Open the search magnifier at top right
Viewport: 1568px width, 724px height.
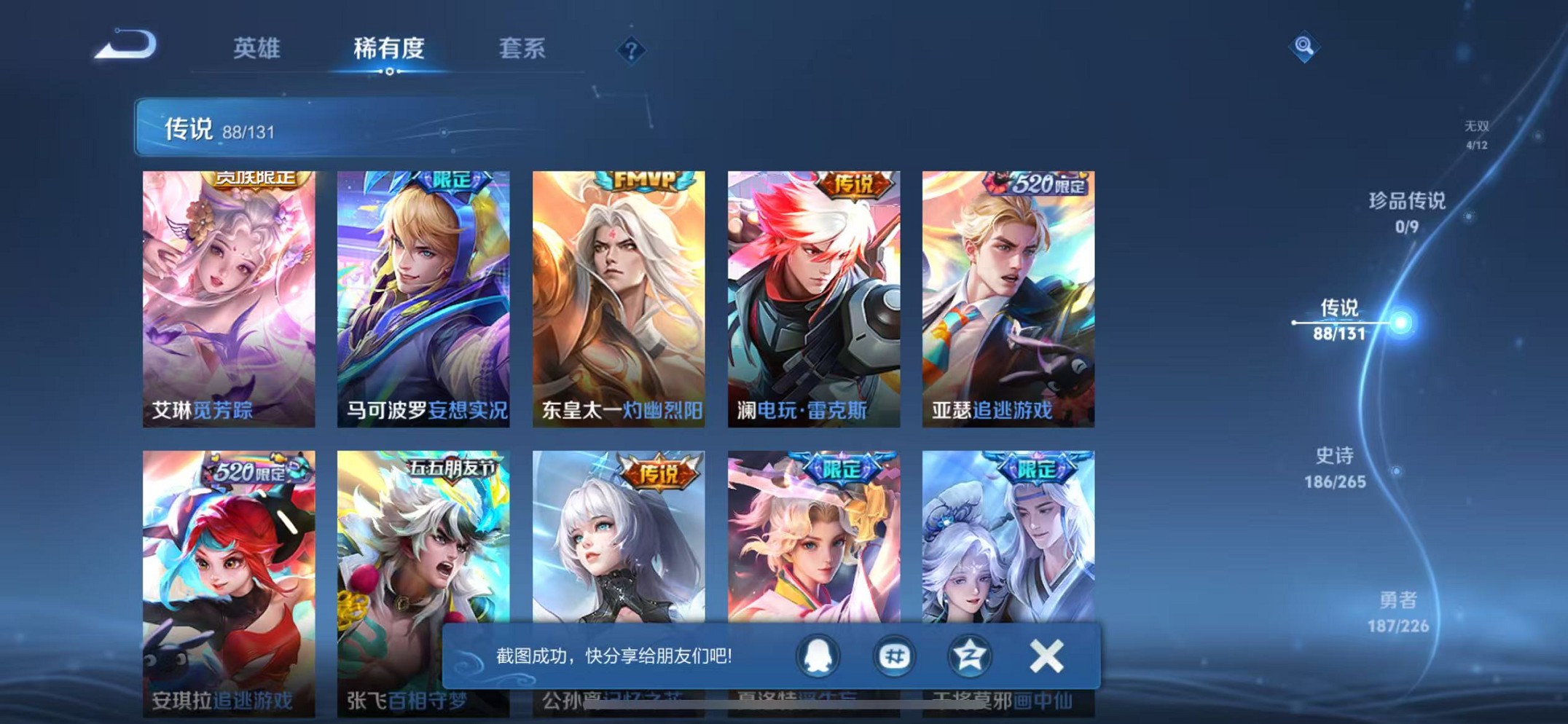tap(1304, 47)
